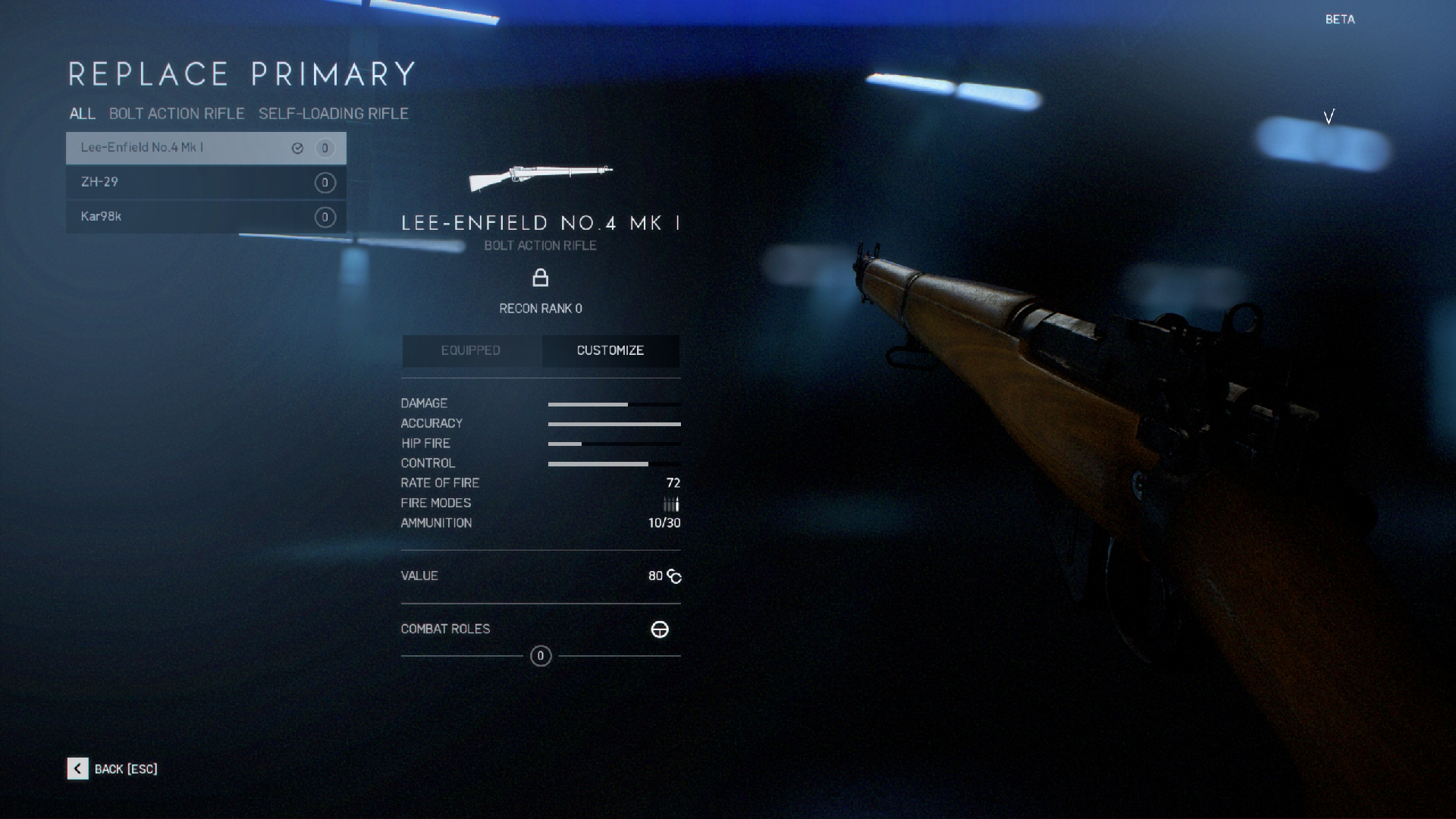Click the combat roles crosshair icon
This screenshot has height=819, width=1456.
[x=660, y=629]
